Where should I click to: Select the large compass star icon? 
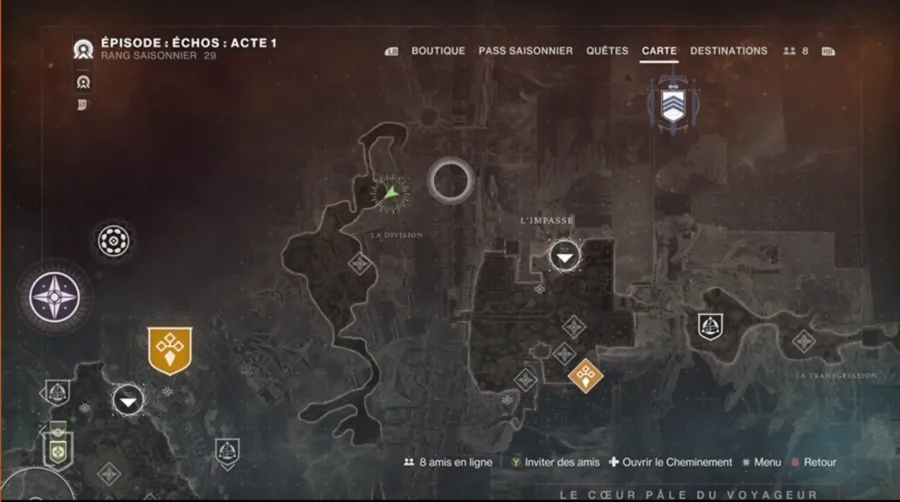[49, 296]
